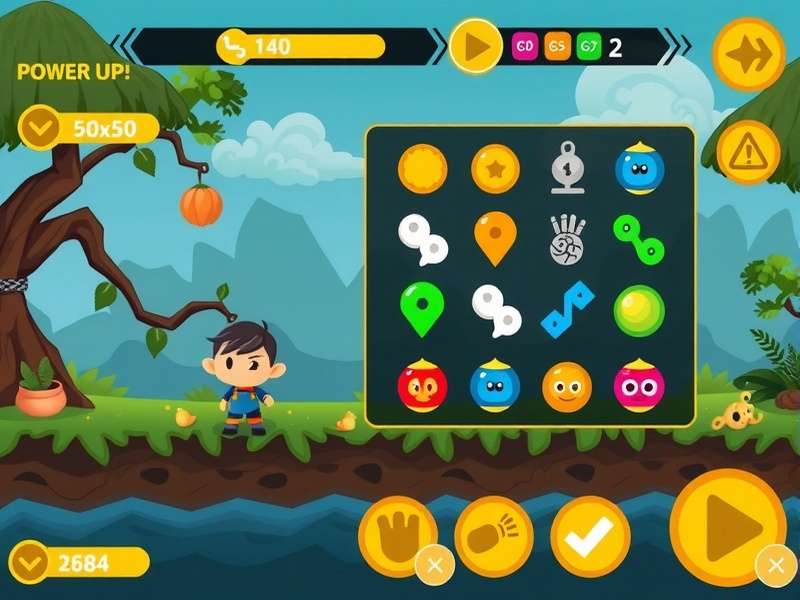Choose the orange map pin item
The height and width of the screenshot is (600, 800).
pyautogui.click(x=495, y=238)
